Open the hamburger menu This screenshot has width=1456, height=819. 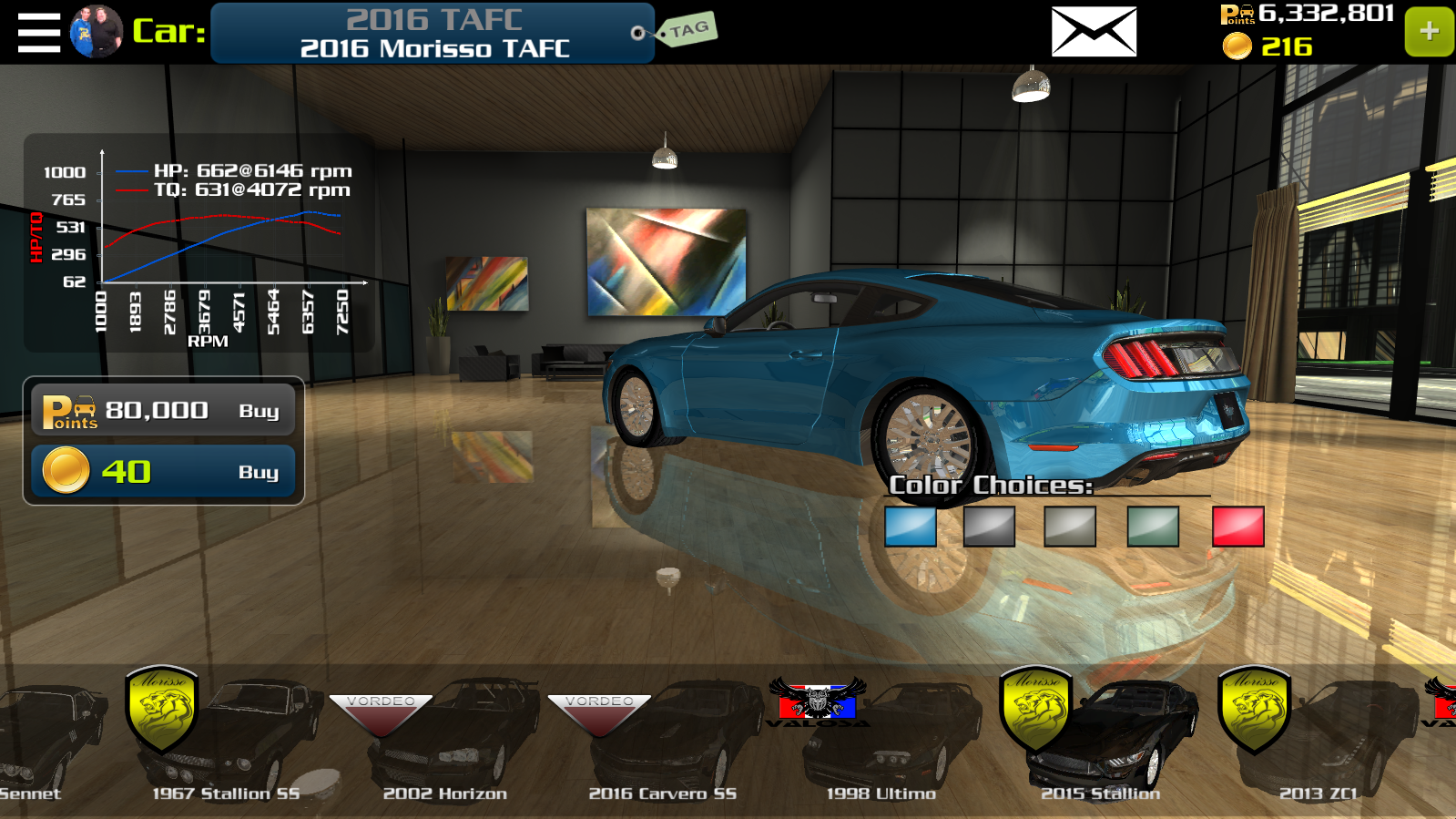click(x=39, y=32)
